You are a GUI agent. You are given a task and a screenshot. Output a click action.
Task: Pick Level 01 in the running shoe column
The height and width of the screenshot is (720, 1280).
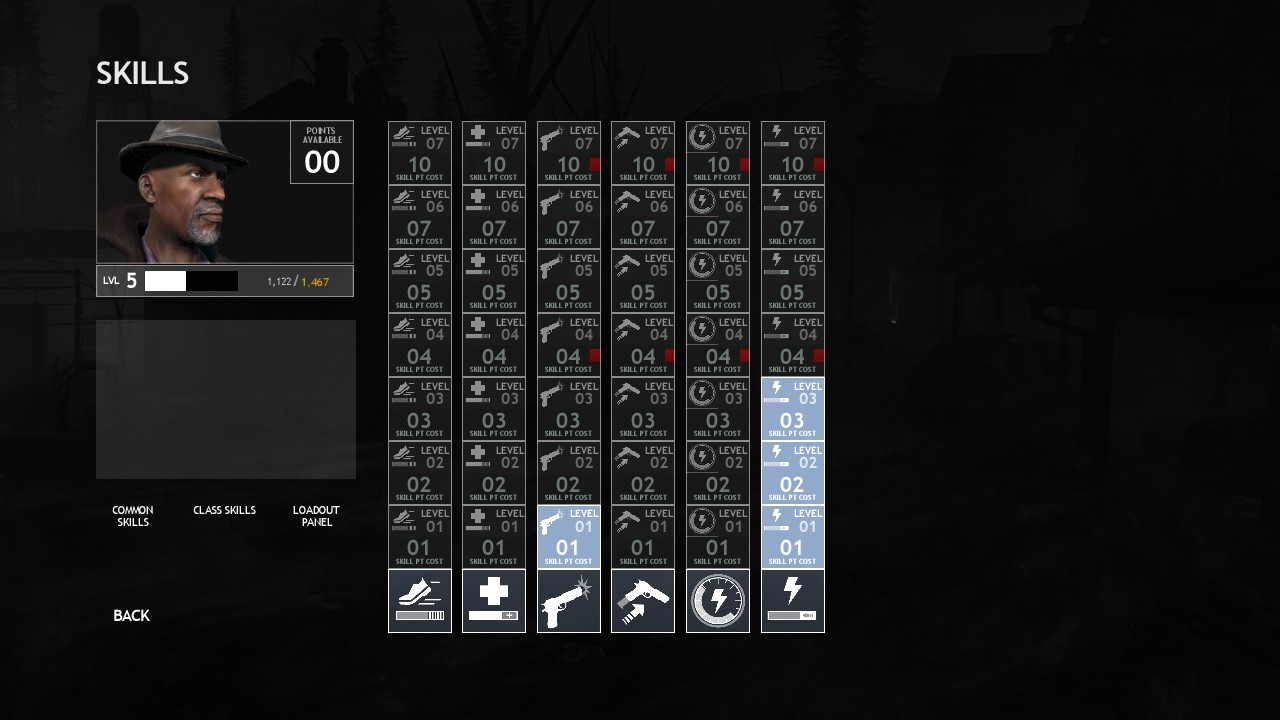(x=420, y=537)
